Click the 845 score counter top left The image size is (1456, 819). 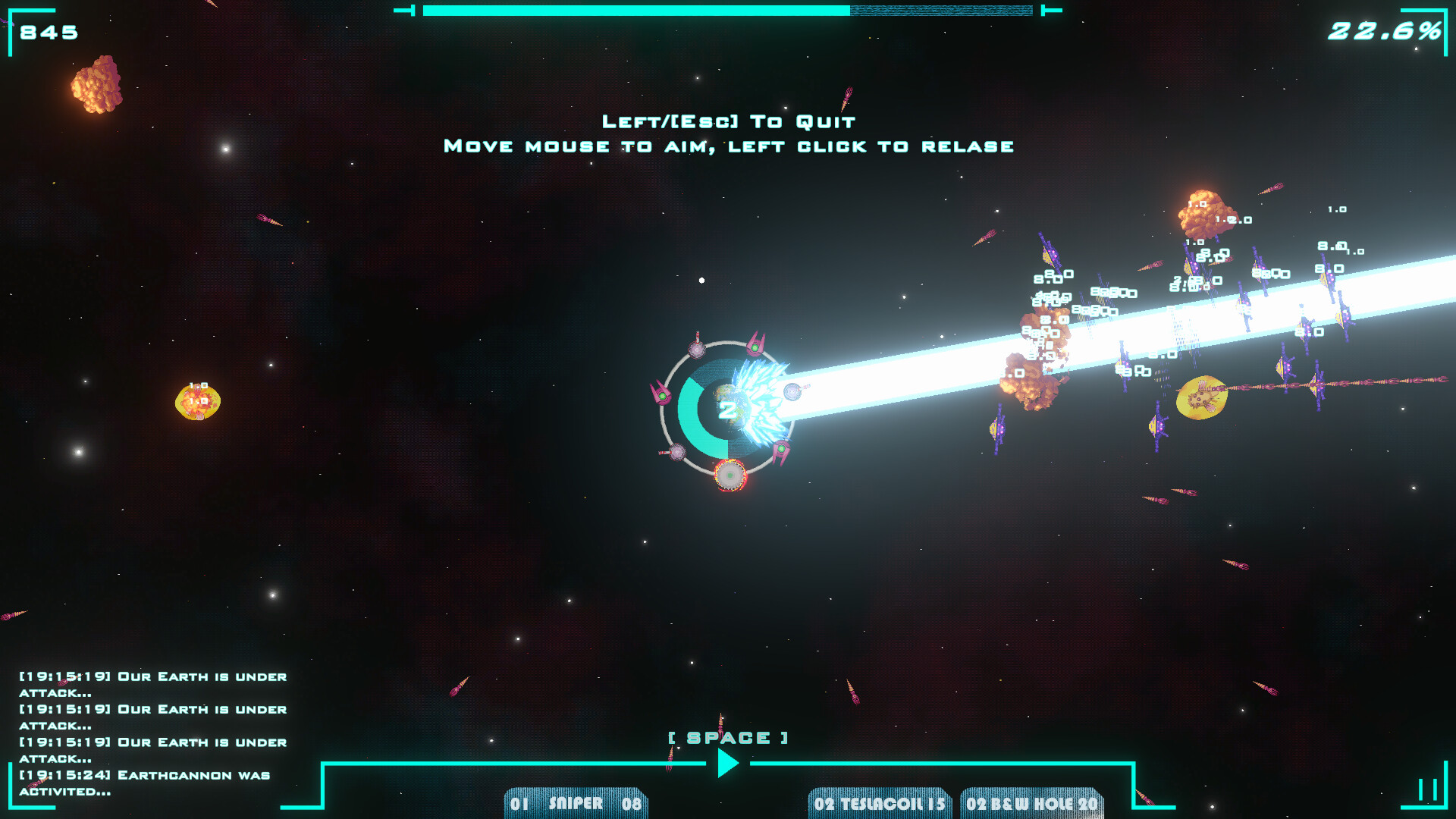pyautogui.click(x=47, y=32)
